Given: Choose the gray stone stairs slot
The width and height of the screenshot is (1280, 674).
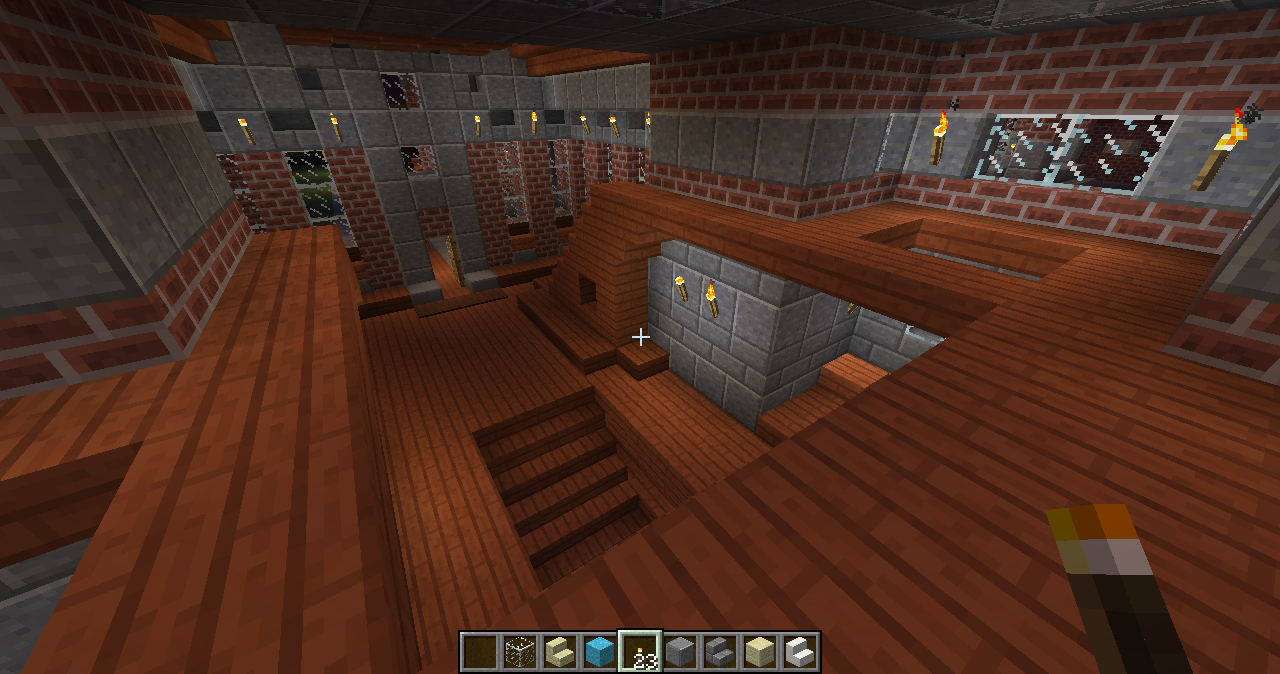Looking at the screenshot, I should pos(720,652).
